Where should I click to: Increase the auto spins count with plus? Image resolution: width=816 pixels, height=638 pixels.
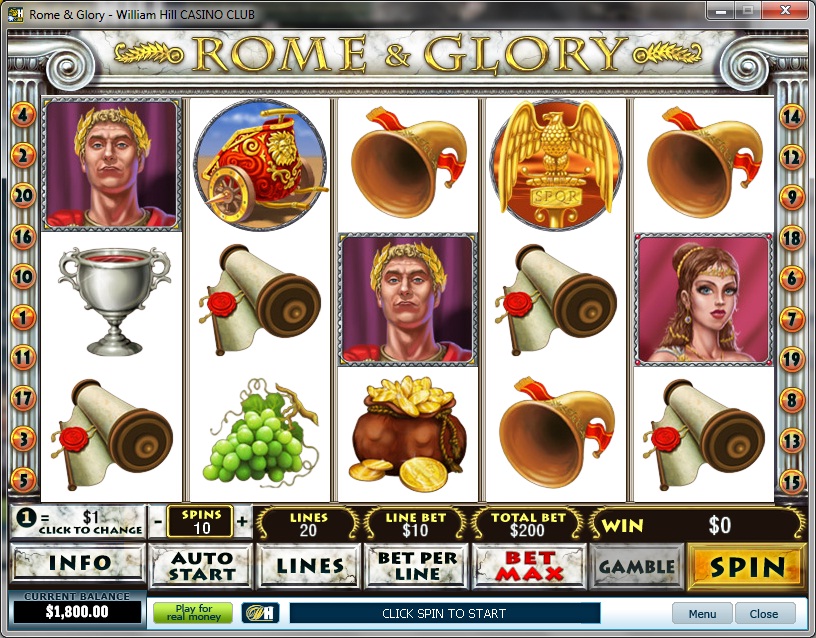click(242, 522)
